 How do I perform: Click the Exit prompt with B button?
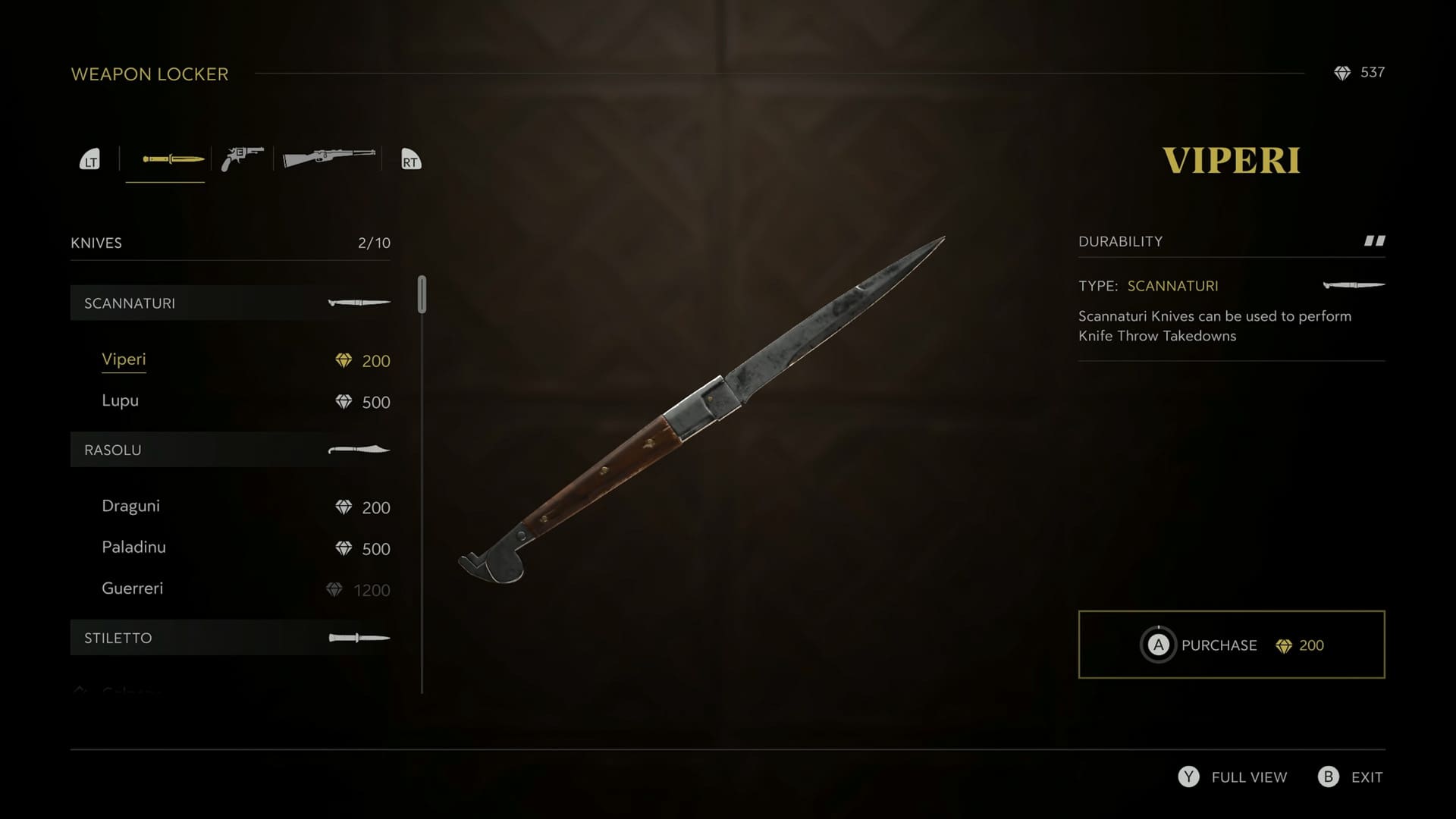point(1350,777)
